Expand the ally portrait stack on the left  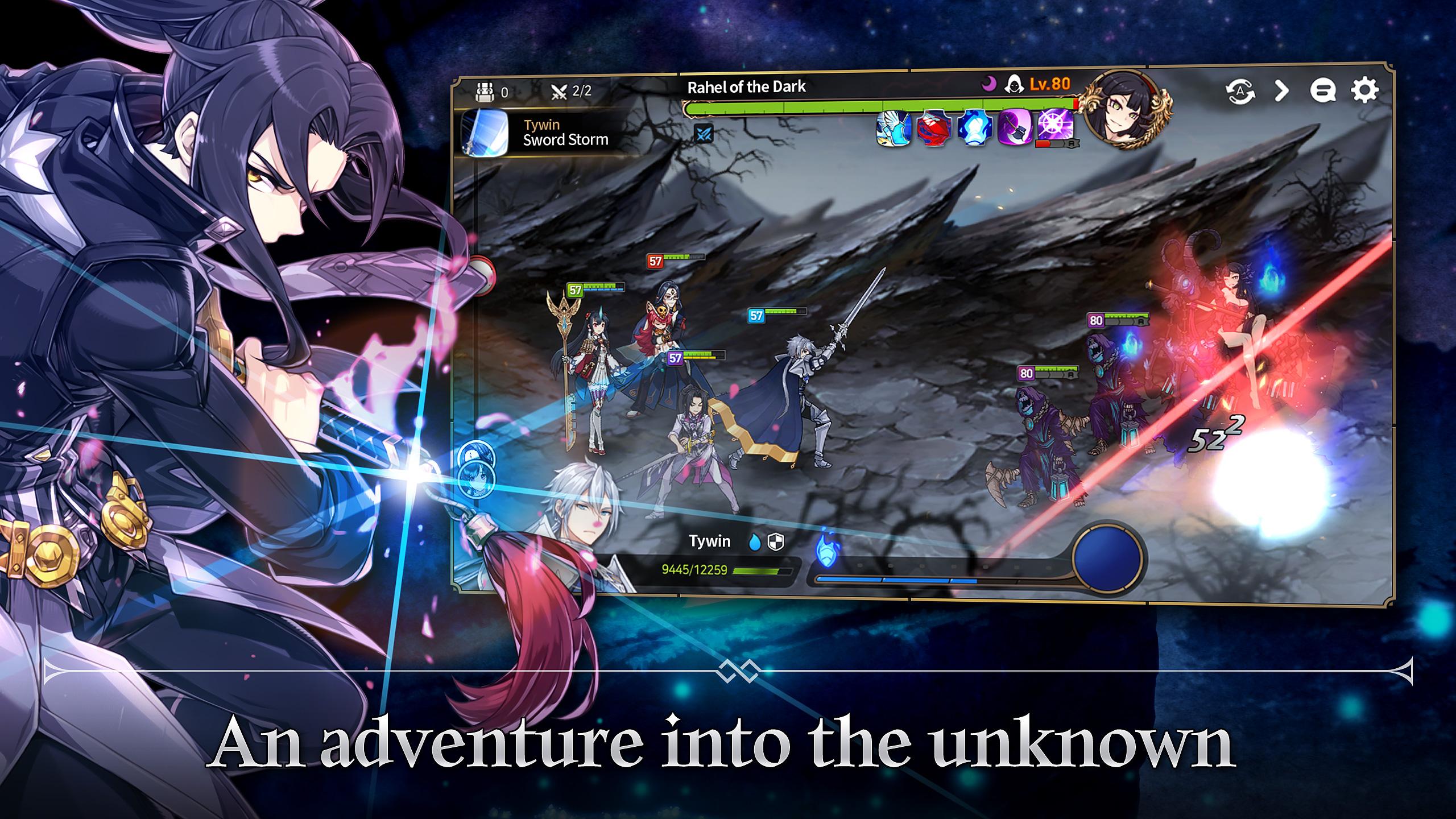click(475, 481)
